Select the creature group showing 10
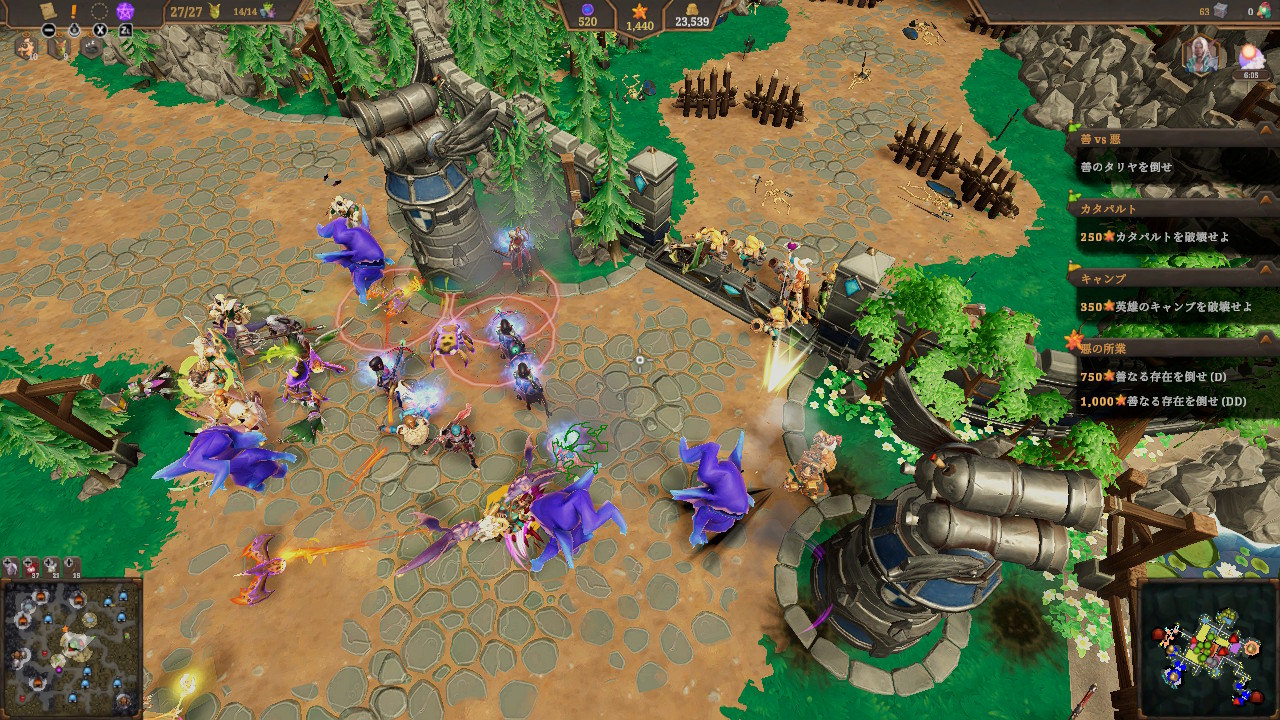 pyautogui.click(x=24, y=48)
